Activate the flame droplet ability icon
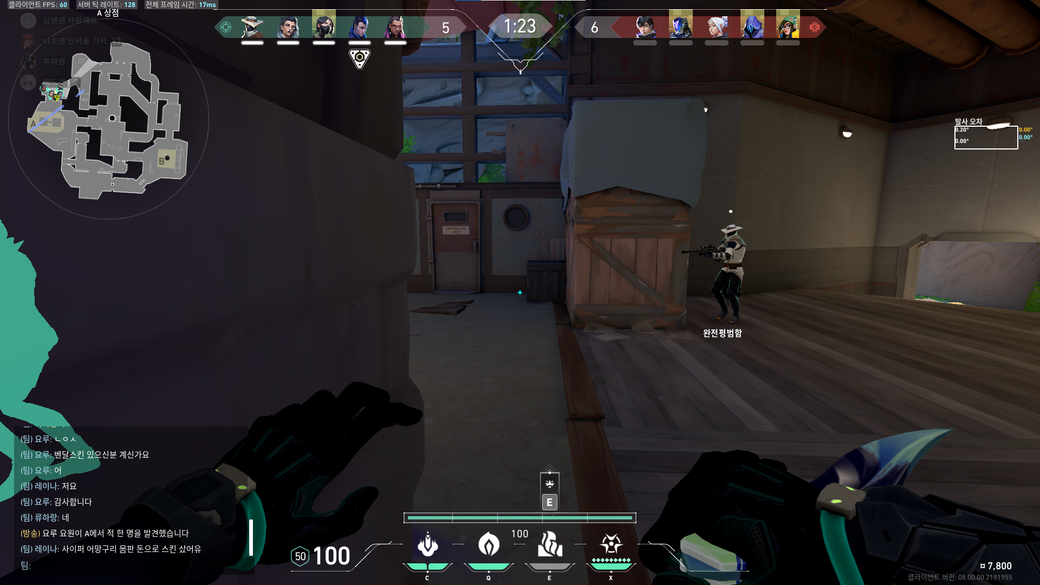 pyautogui.click(x=488, y=545)
